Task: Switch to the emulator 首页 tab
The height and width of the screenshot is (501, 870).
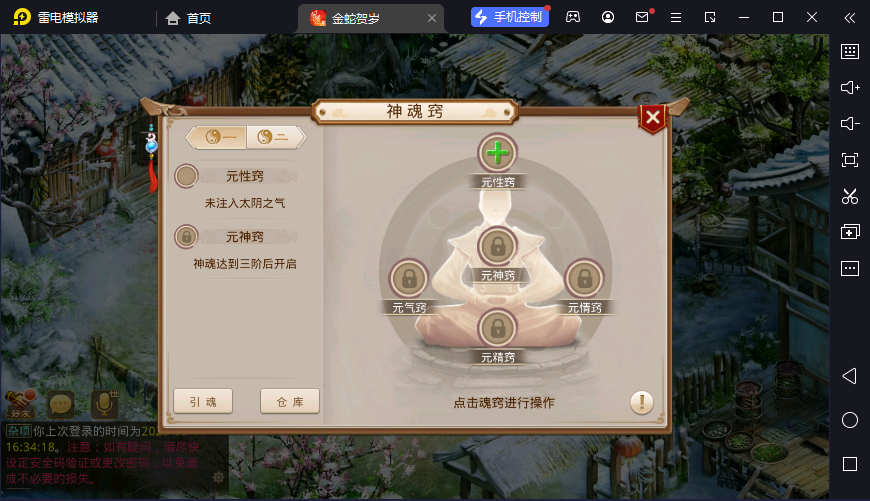Action: 189,17
